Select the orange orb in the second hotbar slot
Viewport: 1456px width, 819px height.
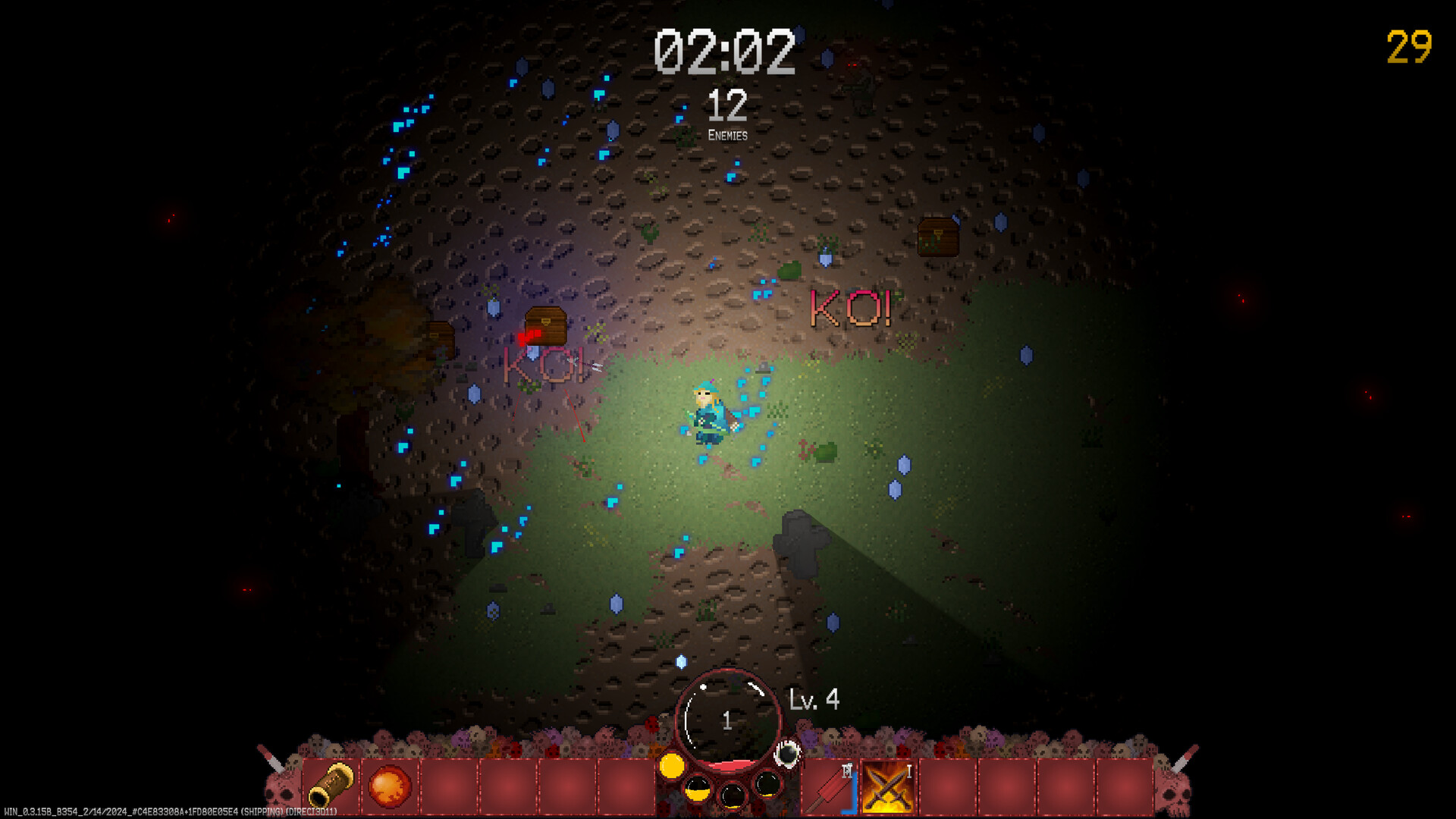point(389,786)
